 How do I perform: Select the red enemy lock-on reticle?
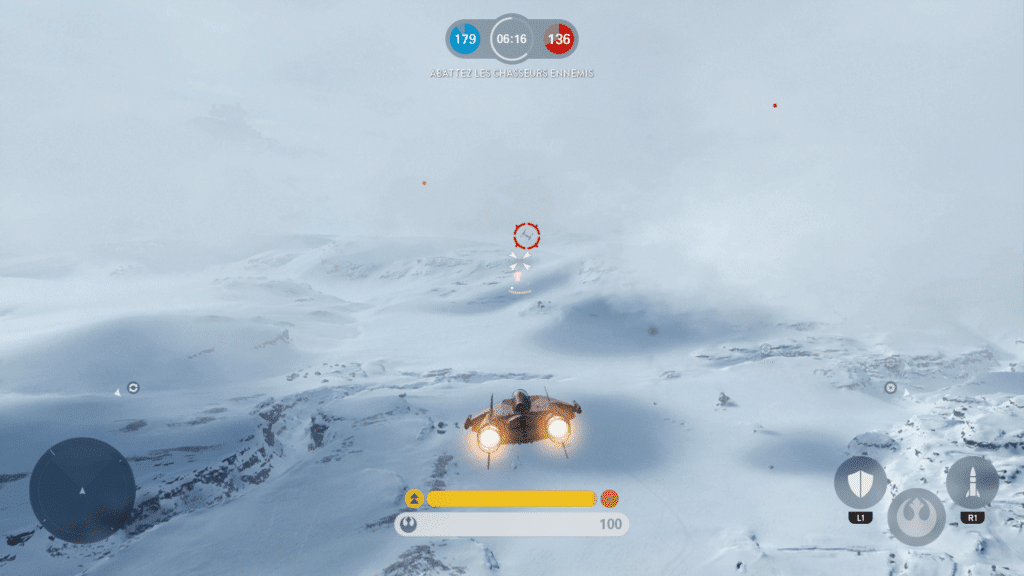coord(527,236)
